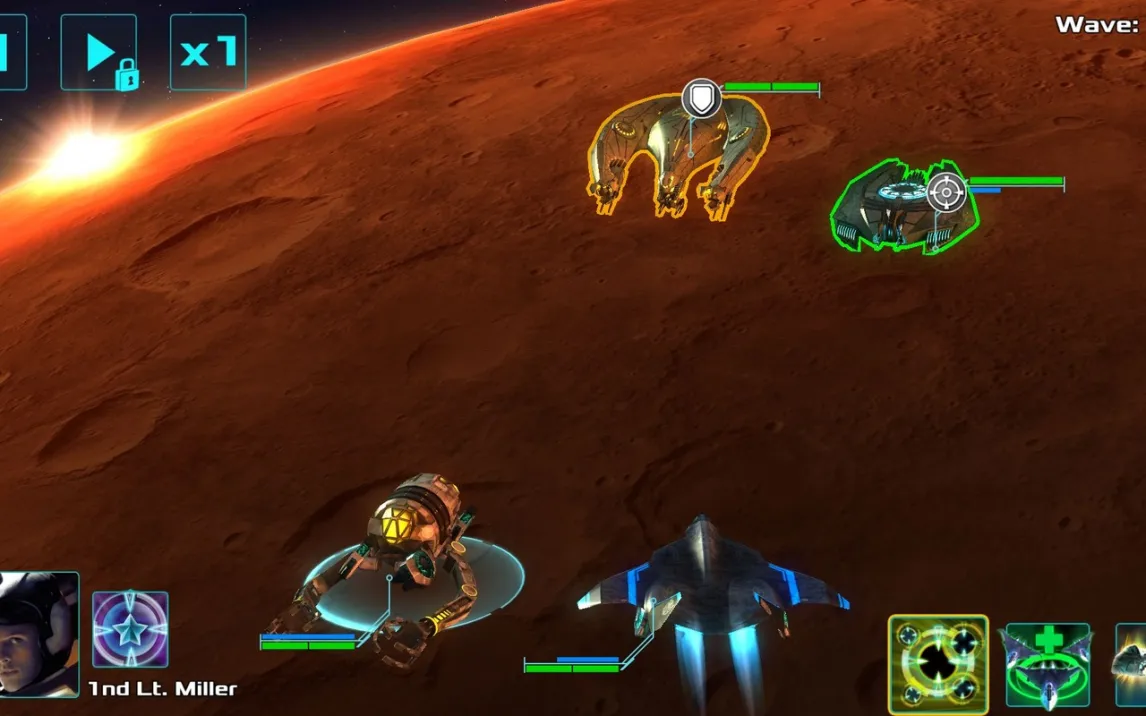The width and height of the screenshot is (1146, 716).
Task: Change the x1 game speed
Action: tap(208, 53)
